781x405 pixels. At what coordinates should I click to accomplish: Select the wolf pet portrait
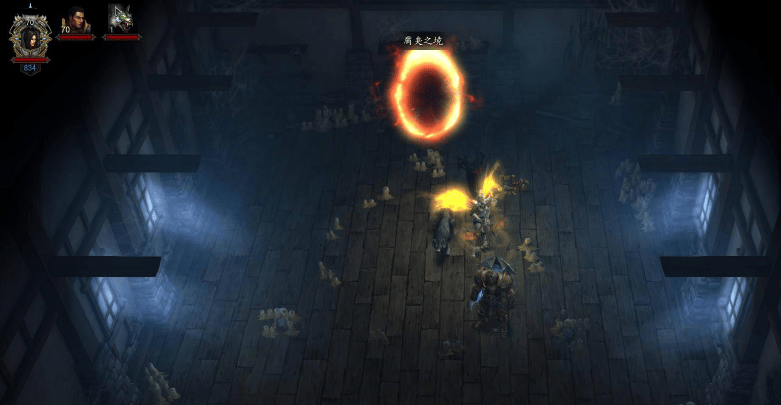[121, 19]
